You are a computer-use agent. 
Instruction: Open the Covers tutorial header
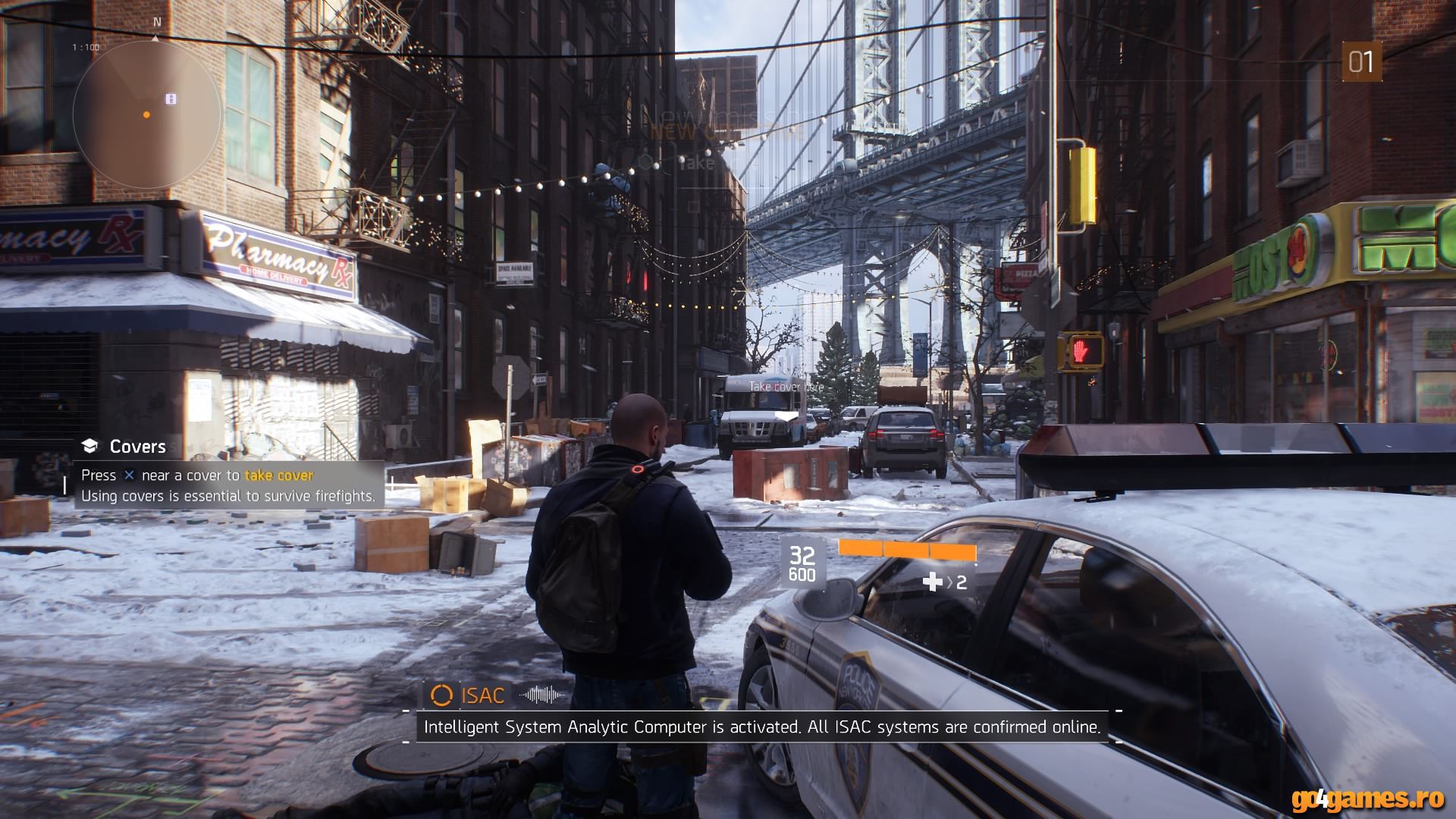[136, 446]
